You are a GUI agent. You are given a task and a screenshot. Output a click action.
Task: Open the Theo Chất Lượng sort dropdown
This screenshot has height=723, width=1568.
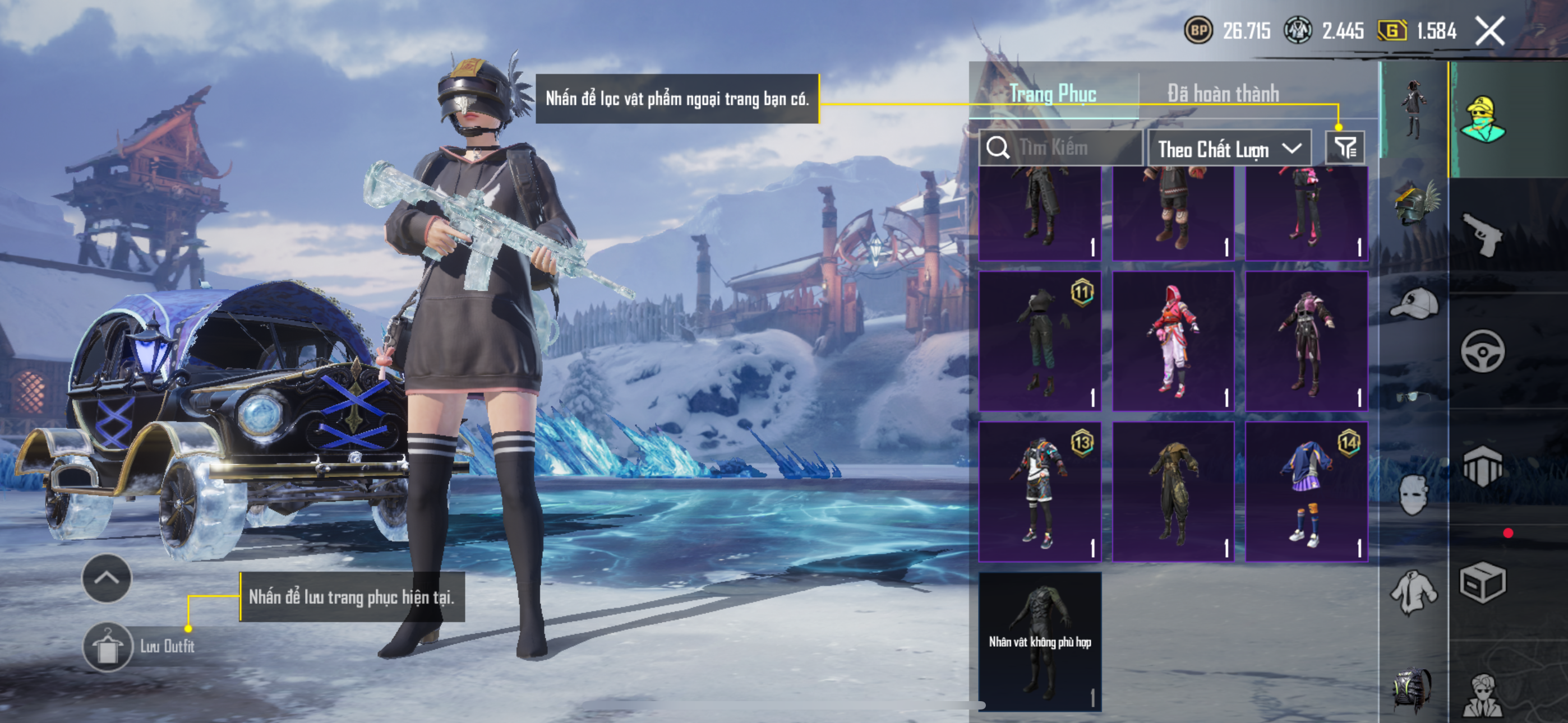coord(1228,149)
